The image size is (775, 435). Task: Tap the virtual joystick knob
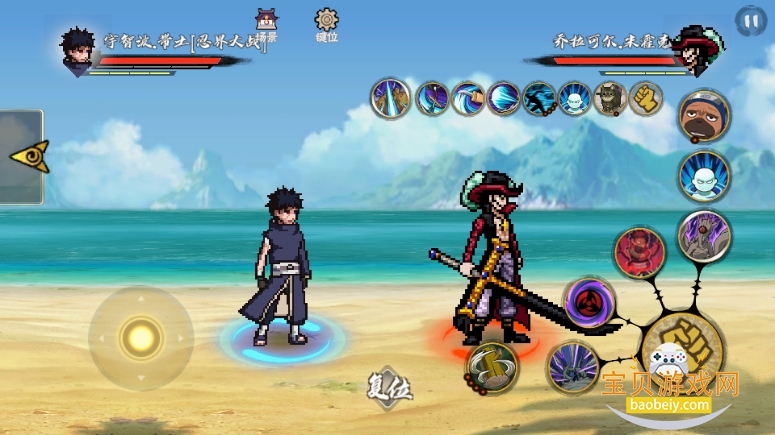click(141, 338)
